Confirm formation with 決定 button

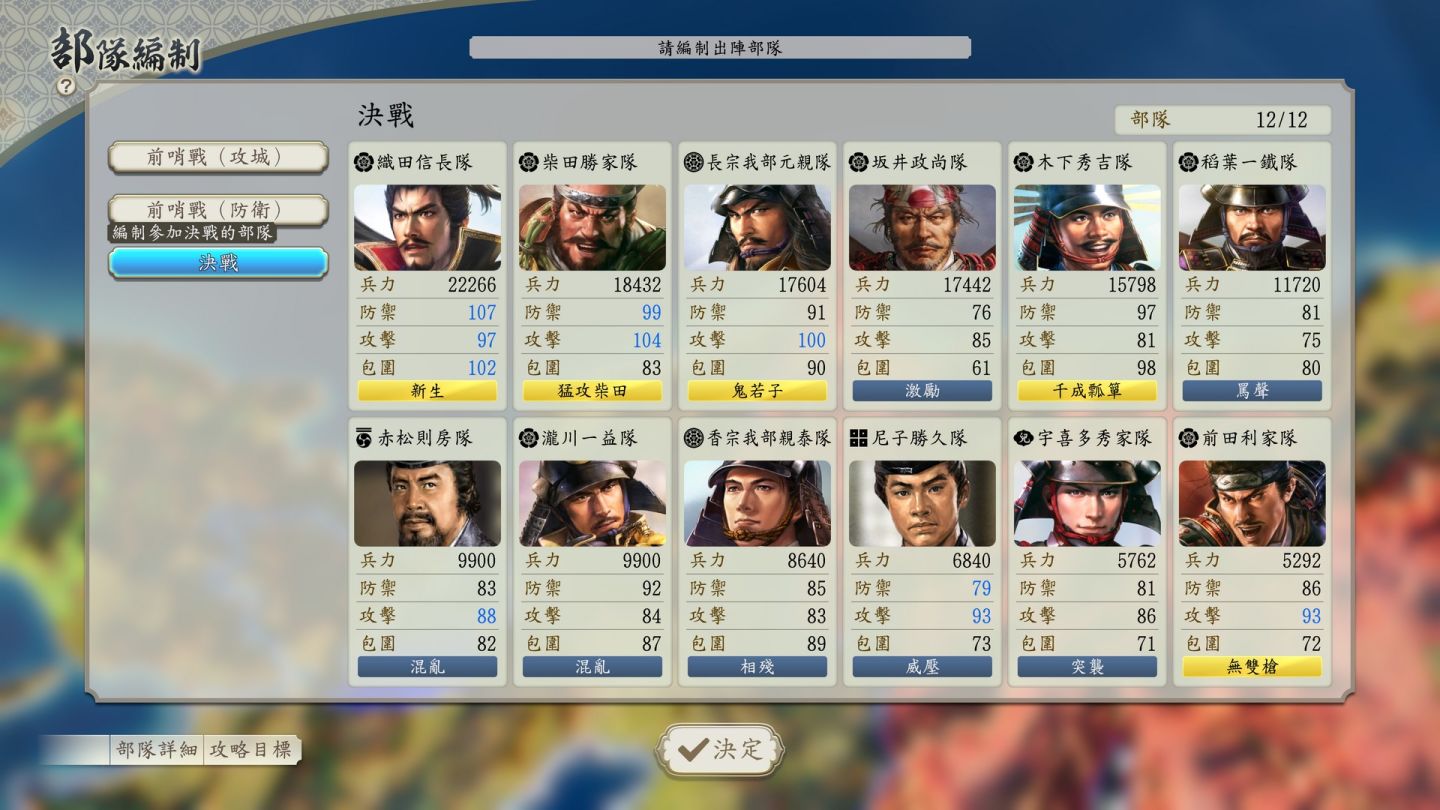point(720,749)
